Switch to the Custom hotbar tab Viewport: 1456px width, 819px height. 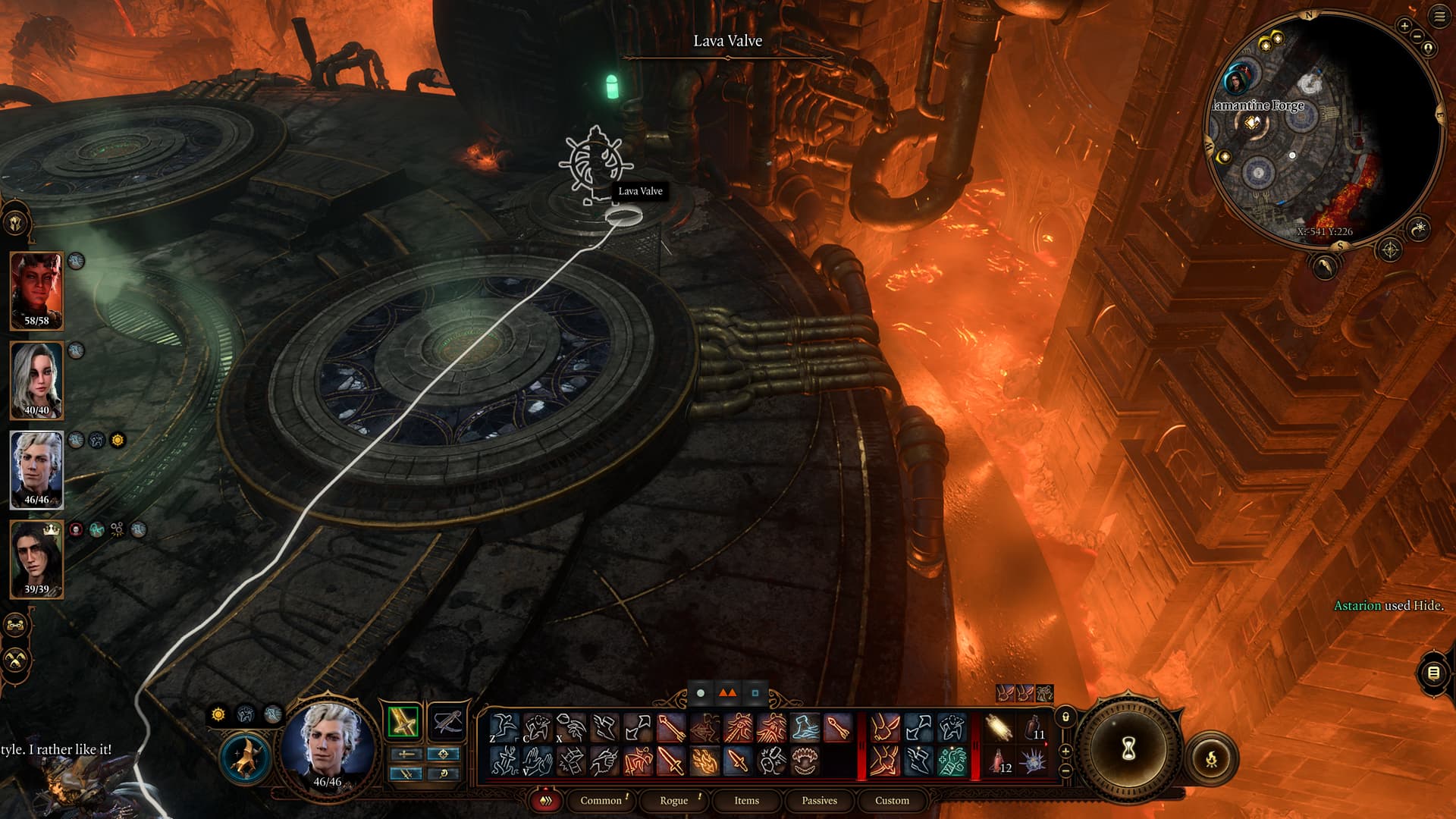pyautogui.click(x=892, y=800)
